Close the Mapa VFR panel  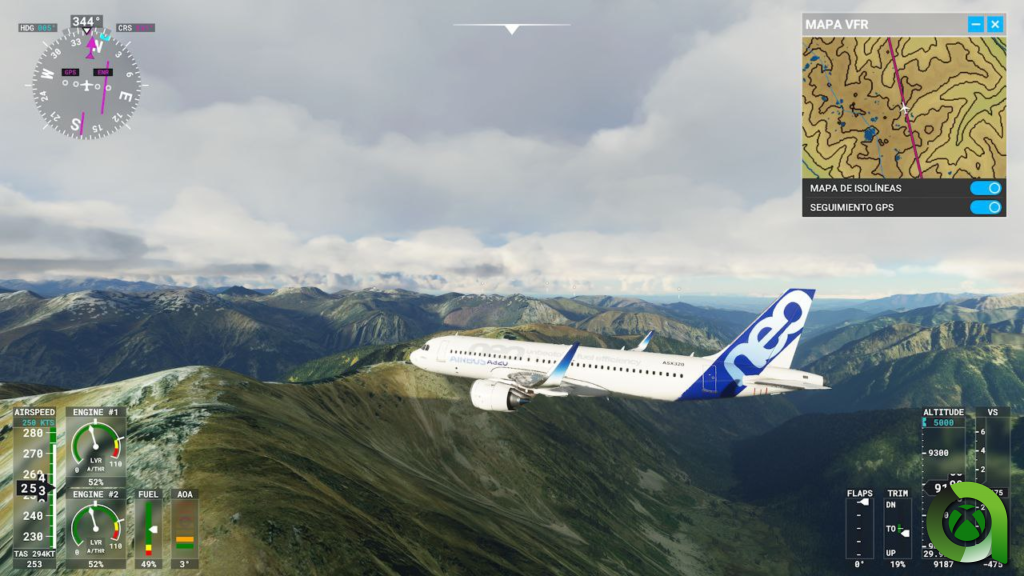pos(995,24)
